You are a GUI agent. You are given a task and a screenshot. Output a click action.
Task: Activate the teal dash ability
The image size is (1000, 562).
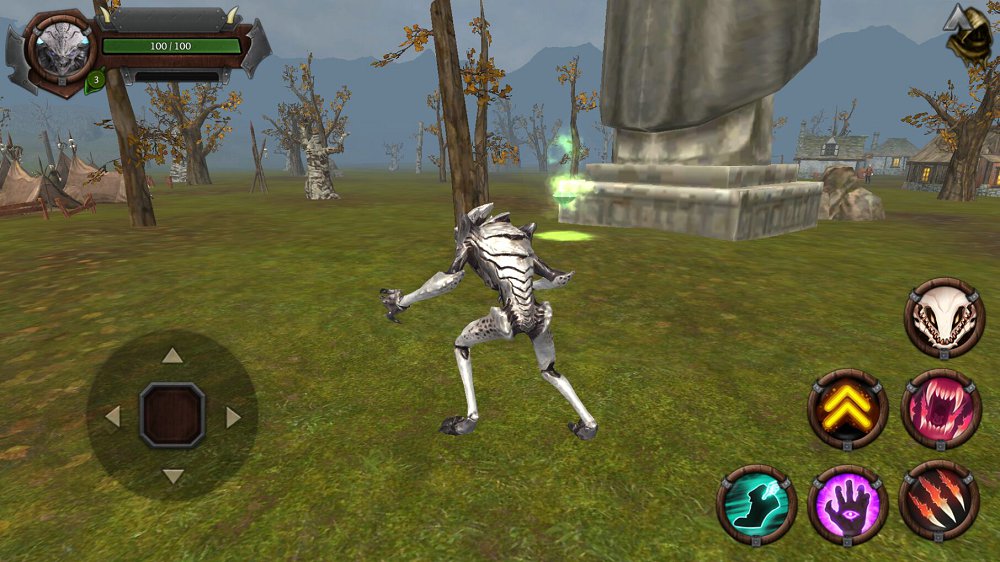coord(756,504)
